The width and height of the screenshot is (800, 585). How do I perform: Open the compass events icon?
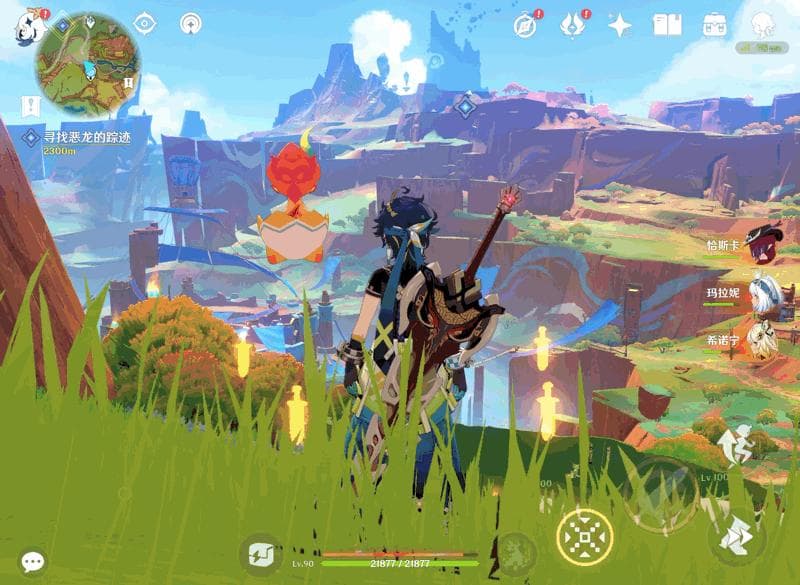(x=525, y=24)
